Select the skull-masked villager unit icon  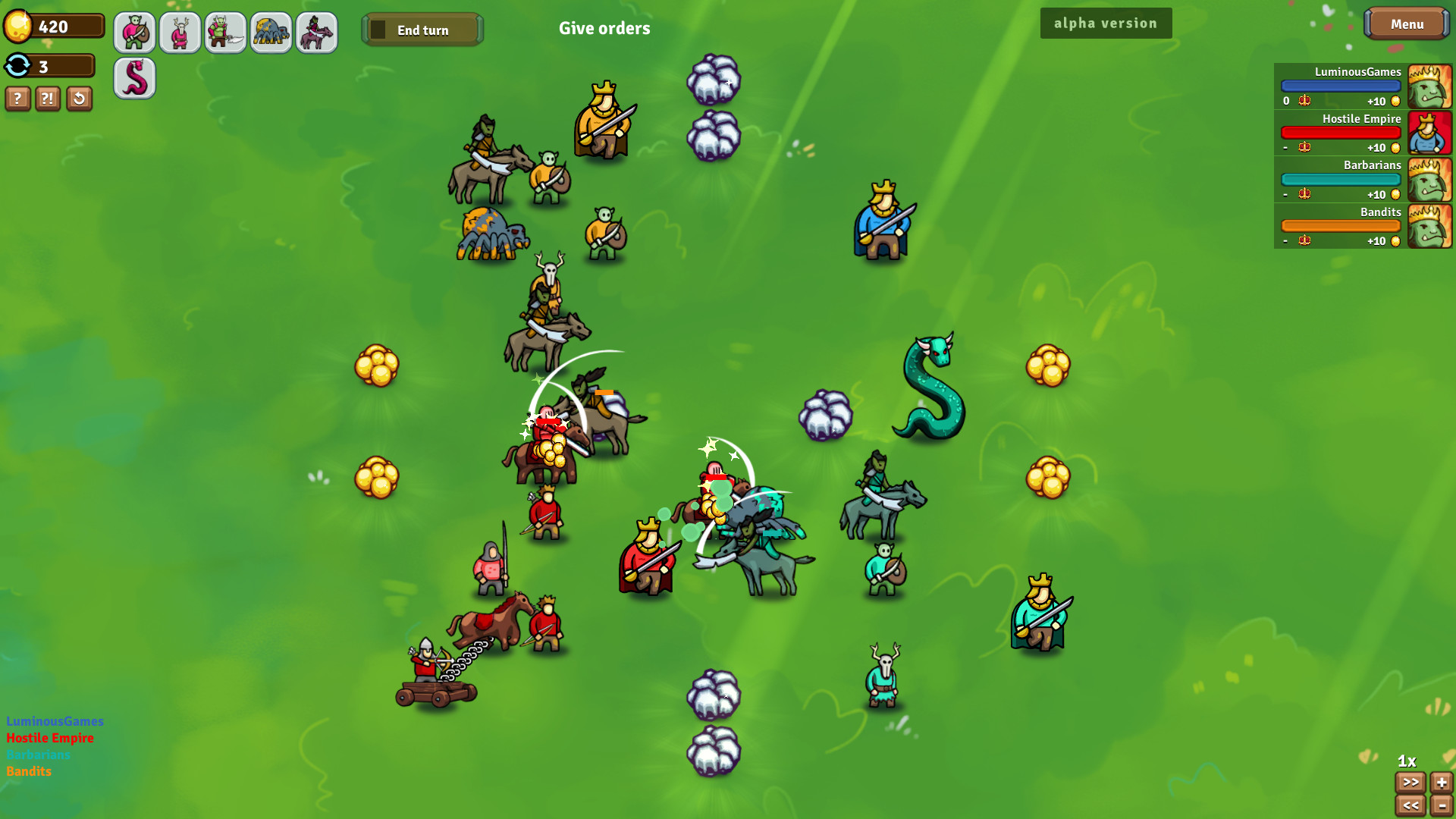pos(180,33)
